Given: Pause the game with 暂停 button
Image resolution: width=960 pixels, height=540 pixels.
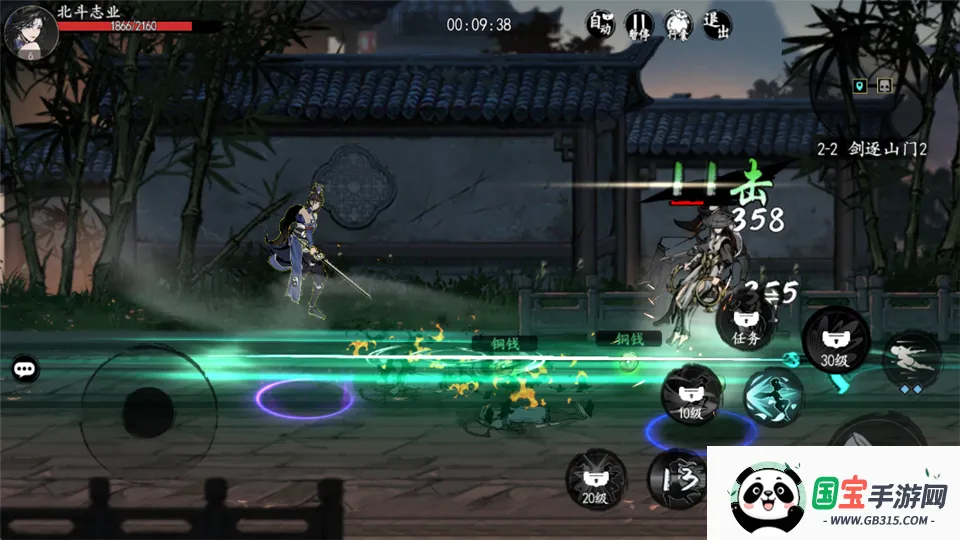Looking at the screenshot, I should pos(639,24).
